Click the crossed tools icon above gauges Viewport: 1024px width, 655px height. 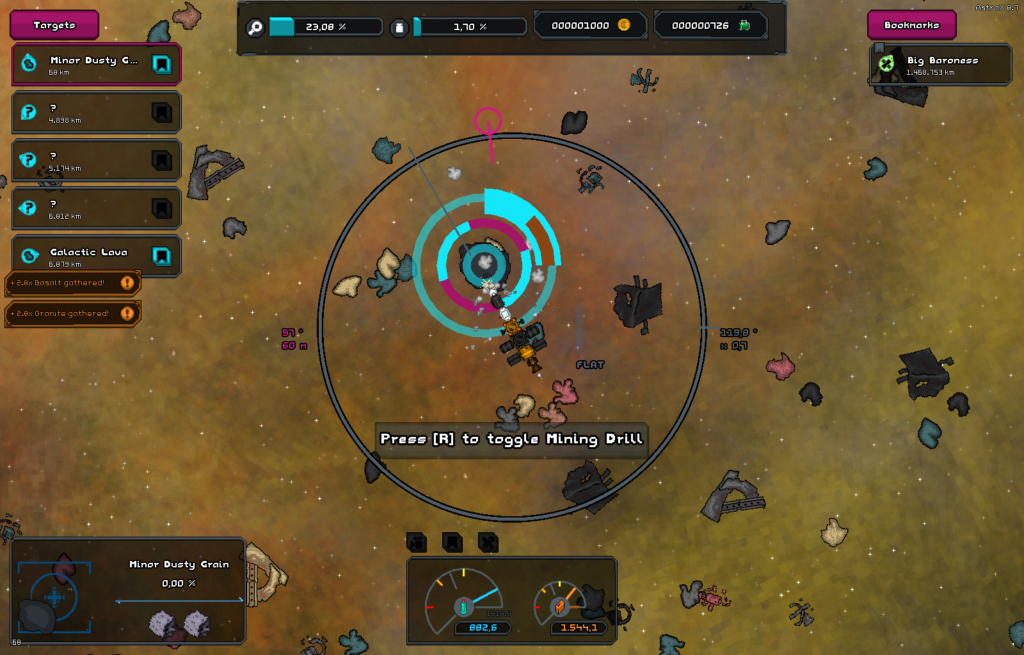pyautogui.click(x=487, y=542)
